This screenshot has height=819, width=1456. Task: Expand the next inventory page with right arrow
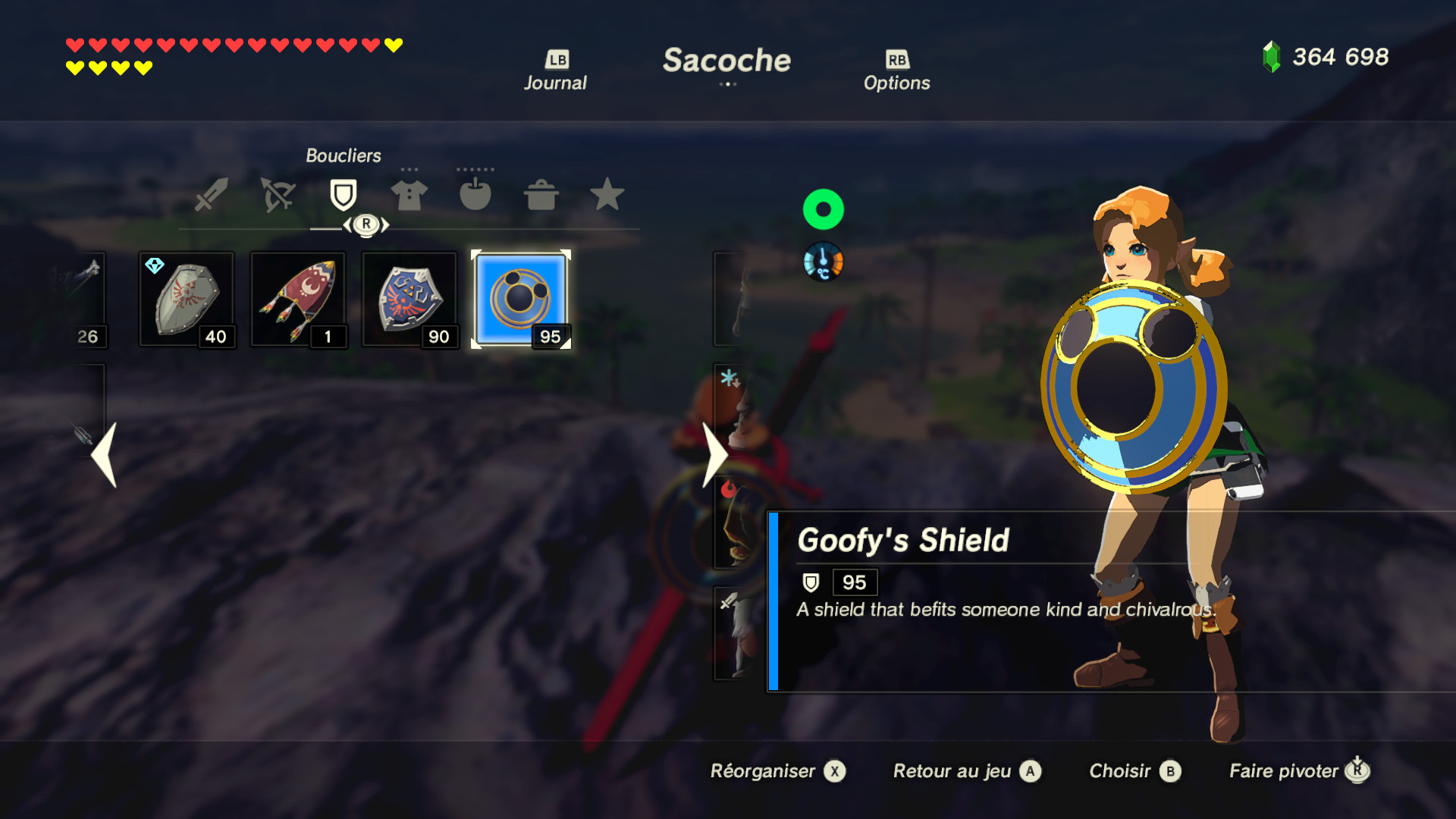click(714, 455)
